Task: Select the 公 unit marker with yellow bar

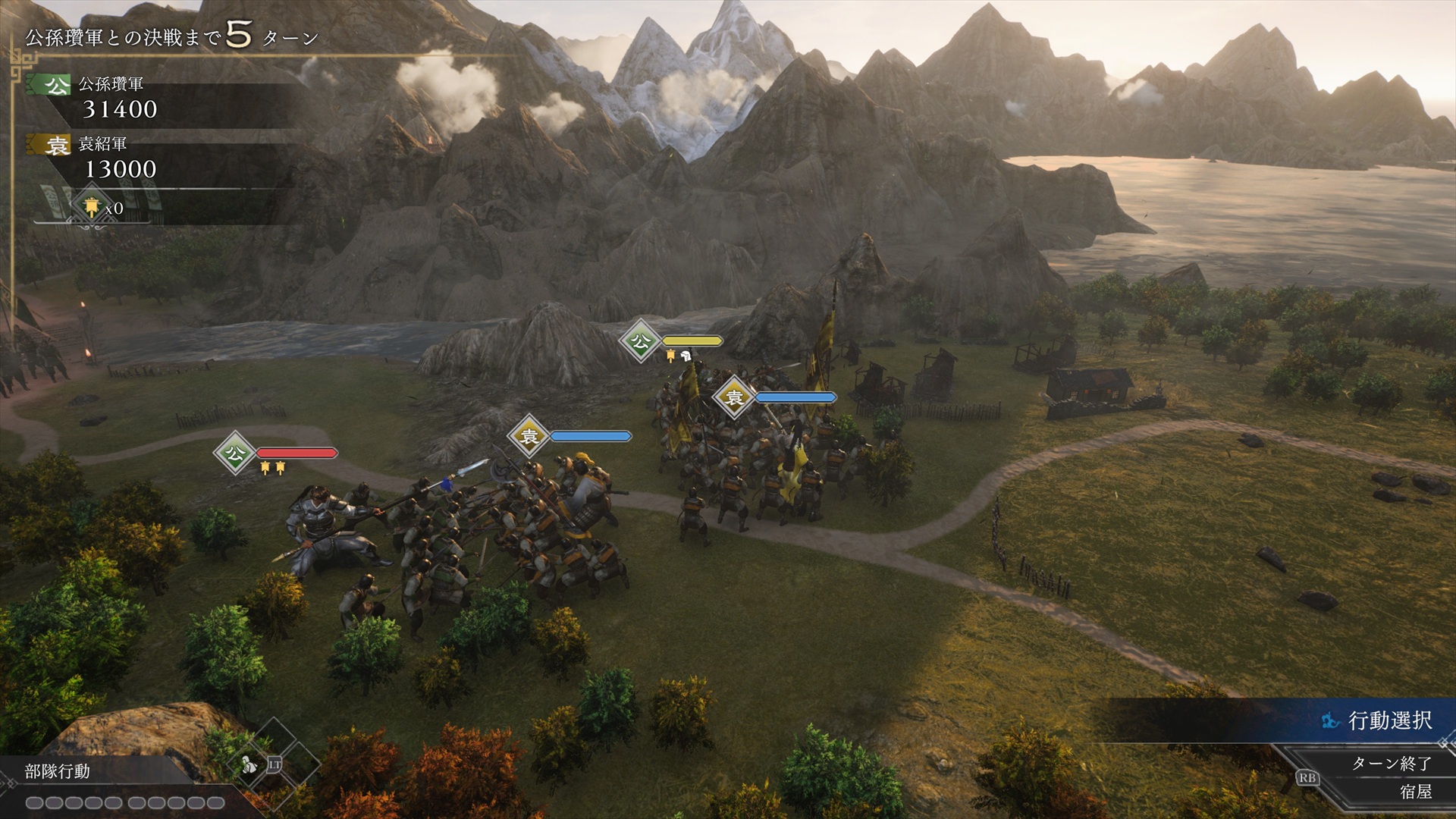Action: tap(641, 341)
